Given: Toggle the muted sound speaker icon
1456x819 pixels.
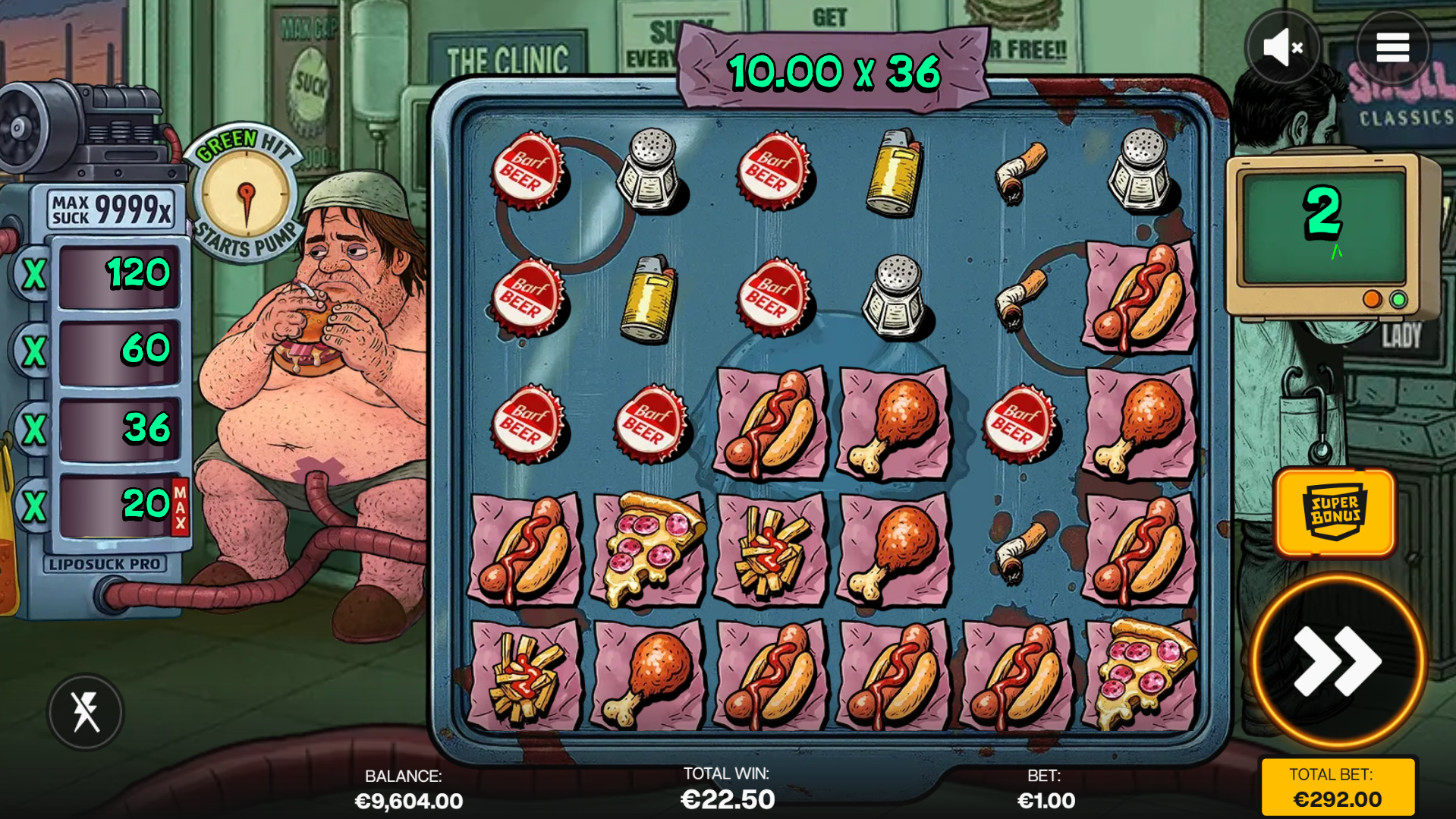Looking at the screenshot, I should pyautogui.click(x=1282, y=48).
